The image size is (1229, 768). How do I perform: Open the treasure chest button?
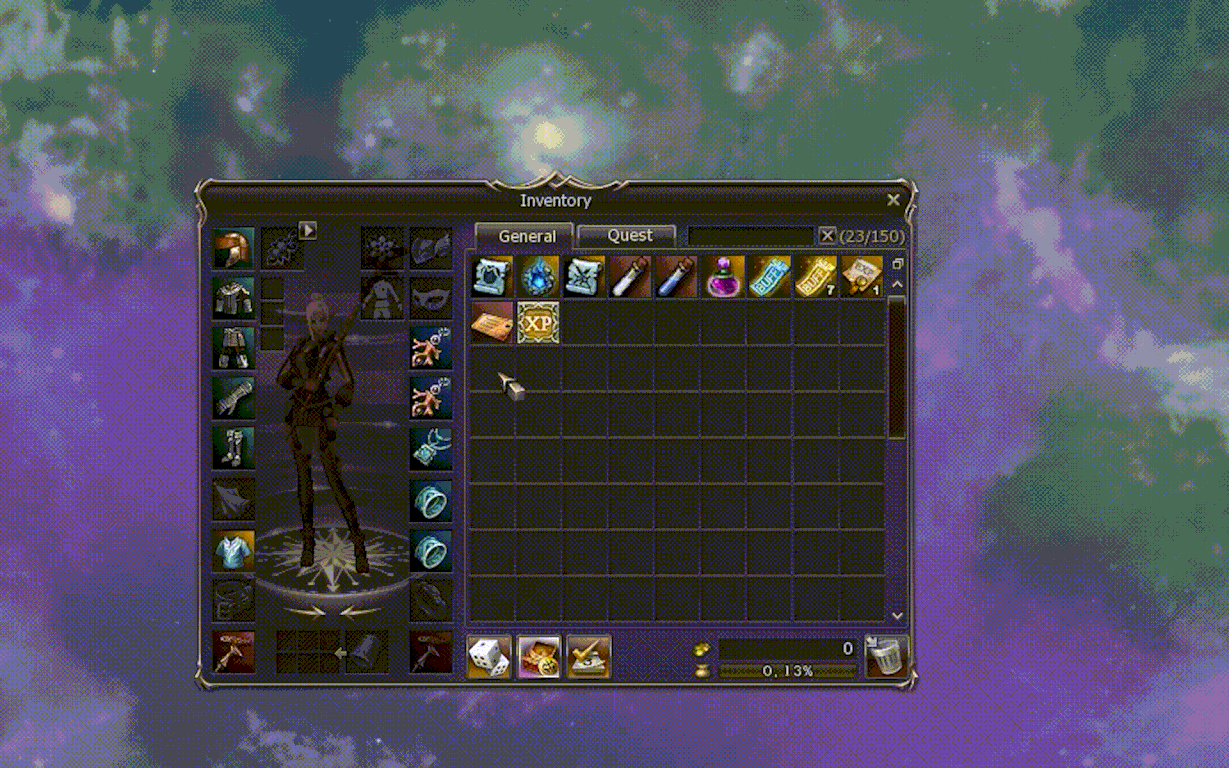[x=539, y=657]
